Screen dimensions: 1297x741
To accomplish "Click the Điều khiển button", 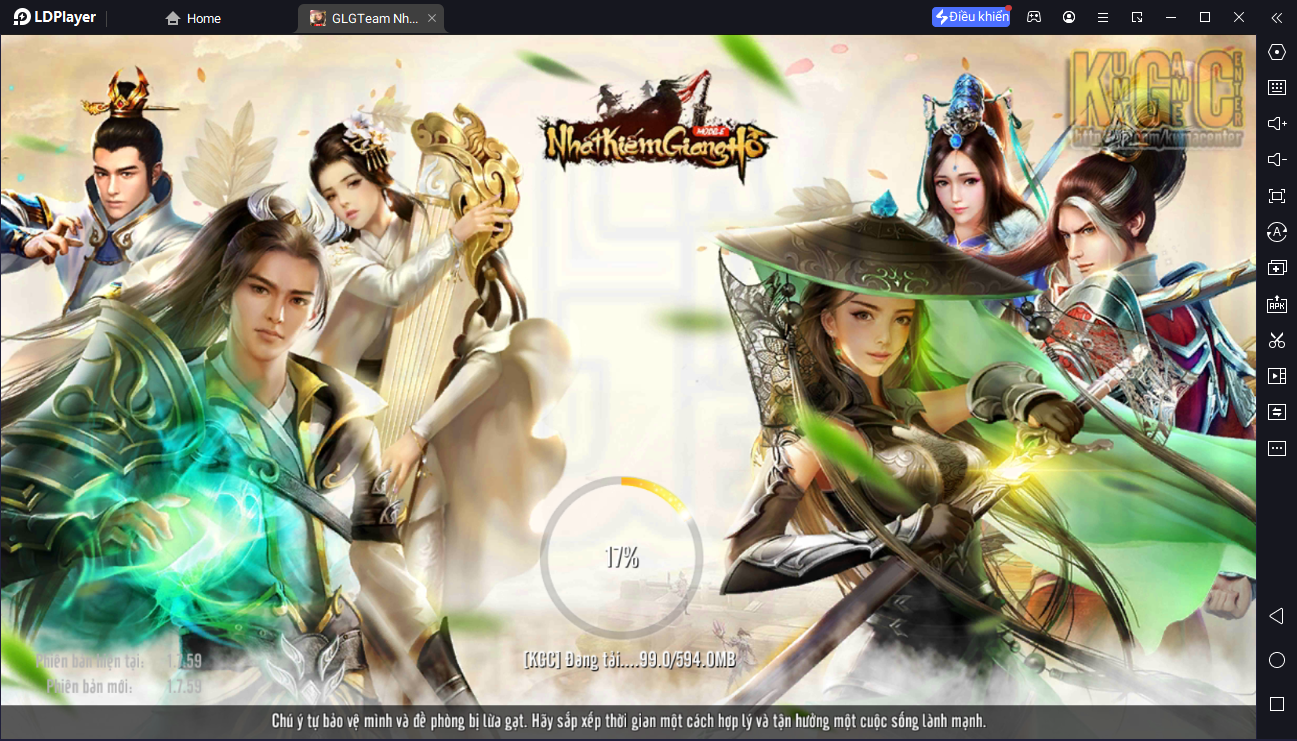I will click(969, 17).
